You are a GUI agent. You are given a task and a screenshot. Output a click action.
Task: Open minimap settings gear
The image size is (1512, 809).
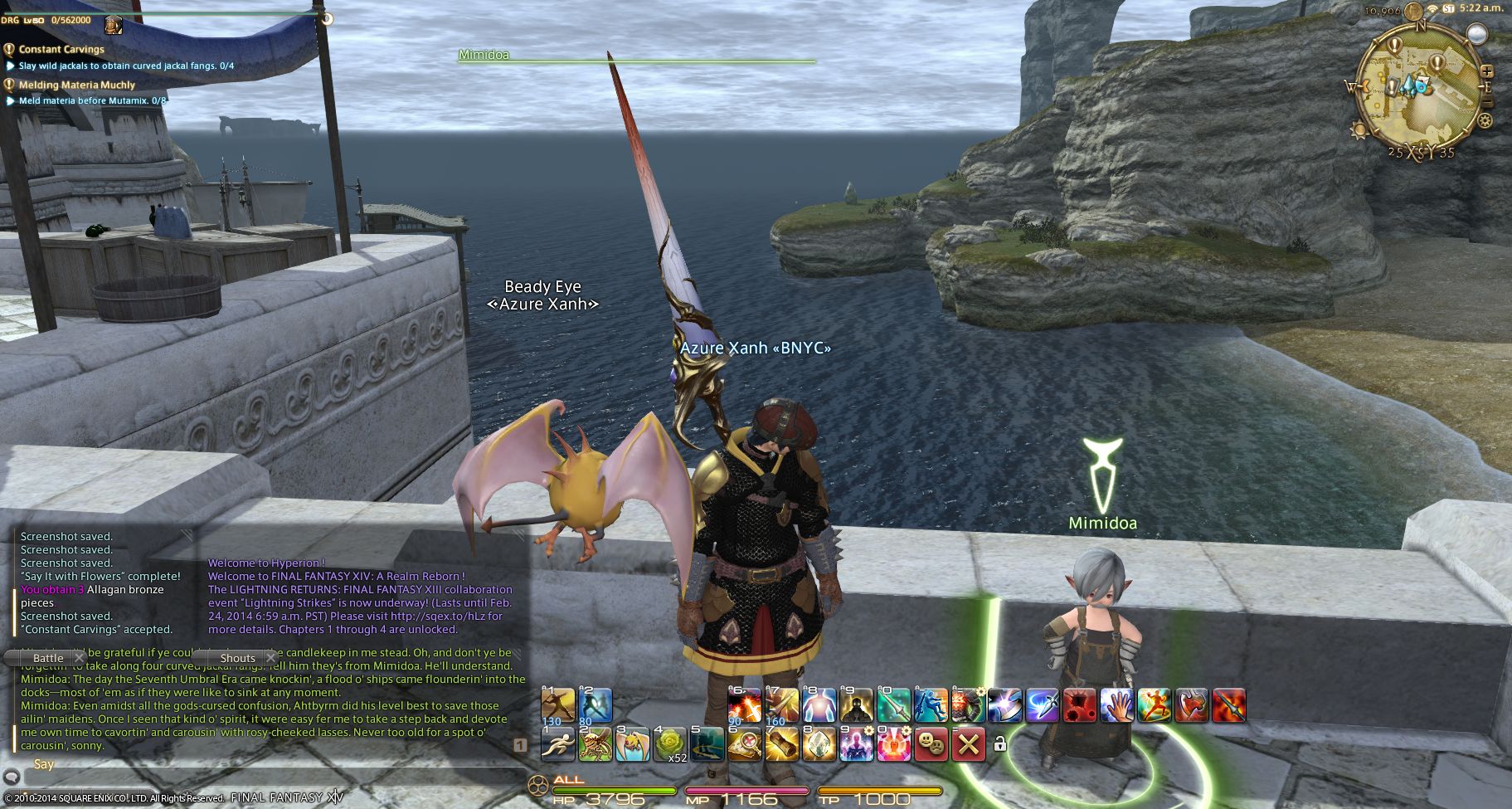(1484, 121)
